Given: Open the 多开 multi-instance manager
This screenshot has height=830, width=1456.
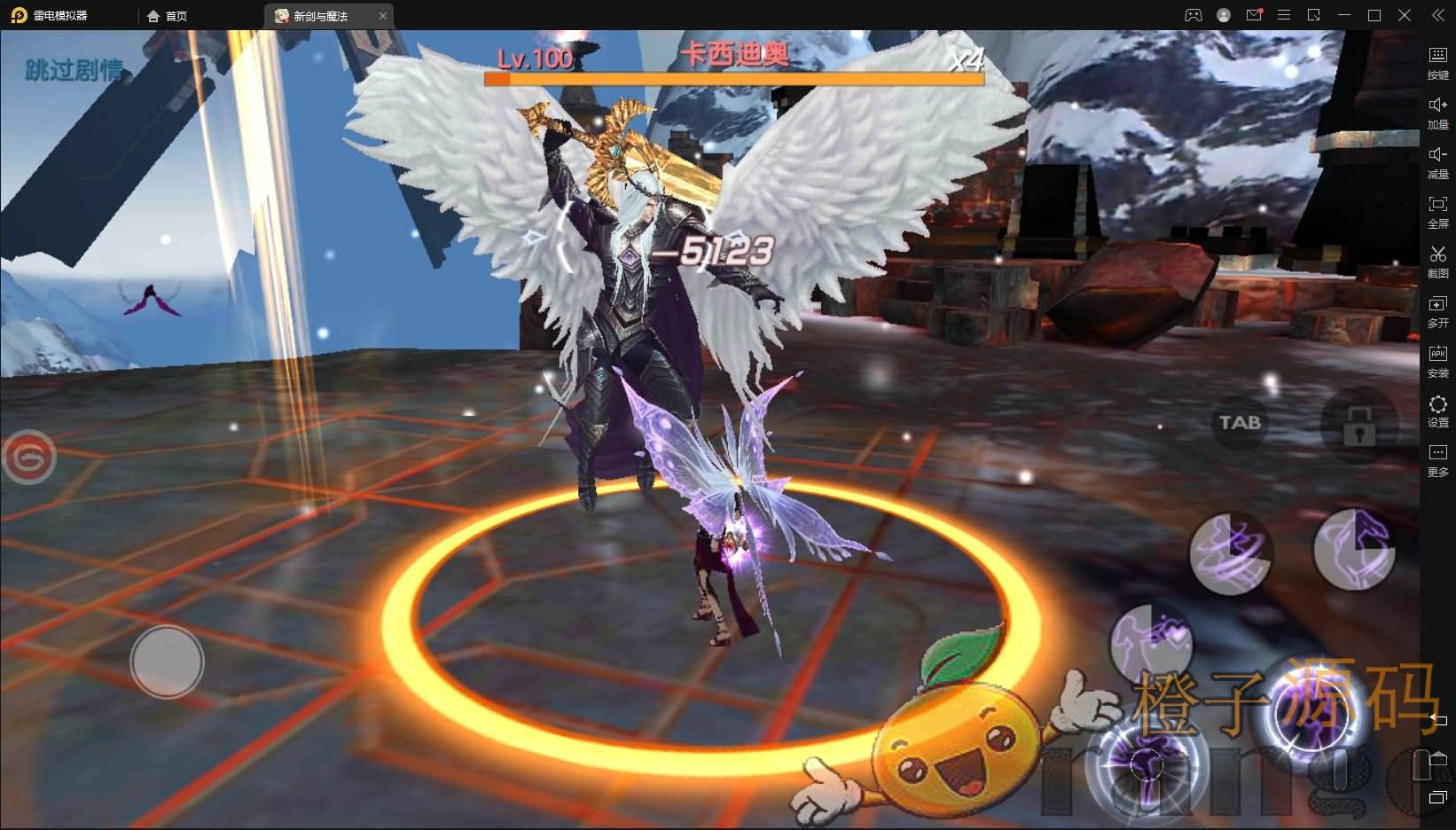Looking at the screenshot, I should tap(1438, 312).
